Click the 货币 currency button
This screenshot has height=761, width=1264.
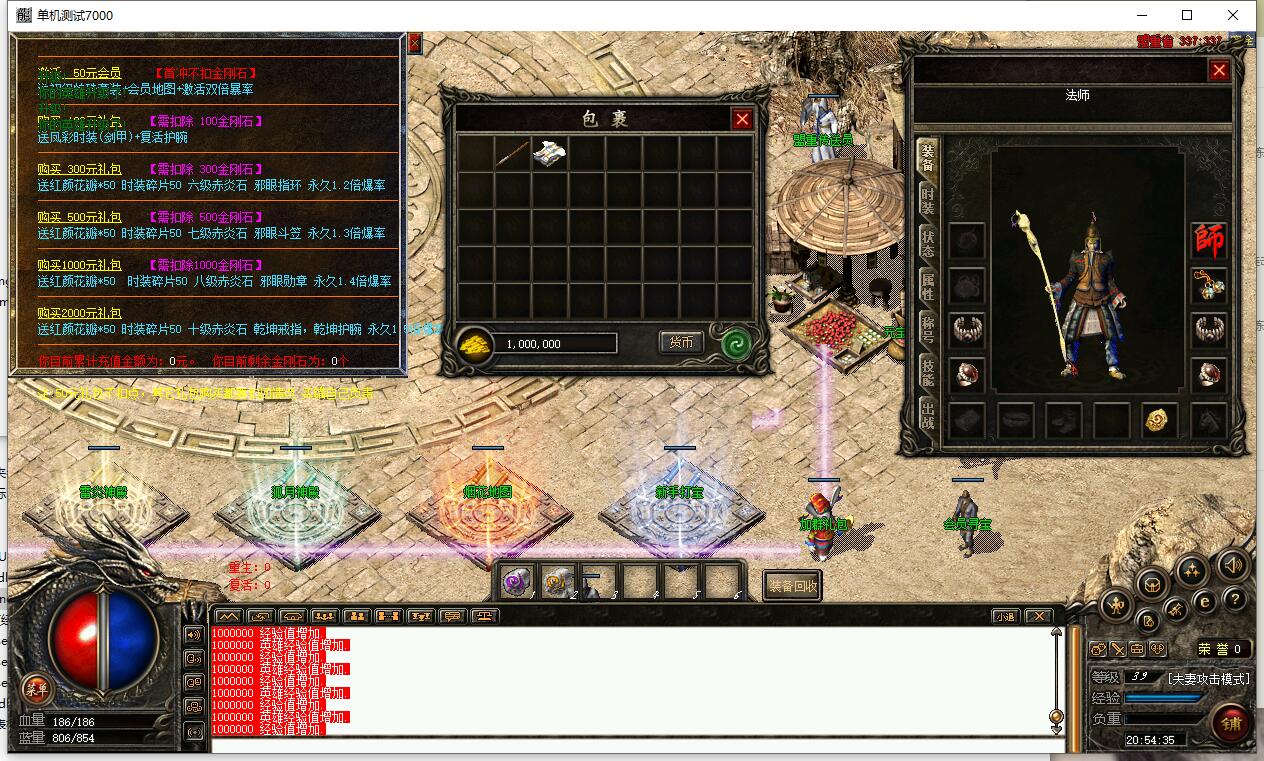pos(681,342)
